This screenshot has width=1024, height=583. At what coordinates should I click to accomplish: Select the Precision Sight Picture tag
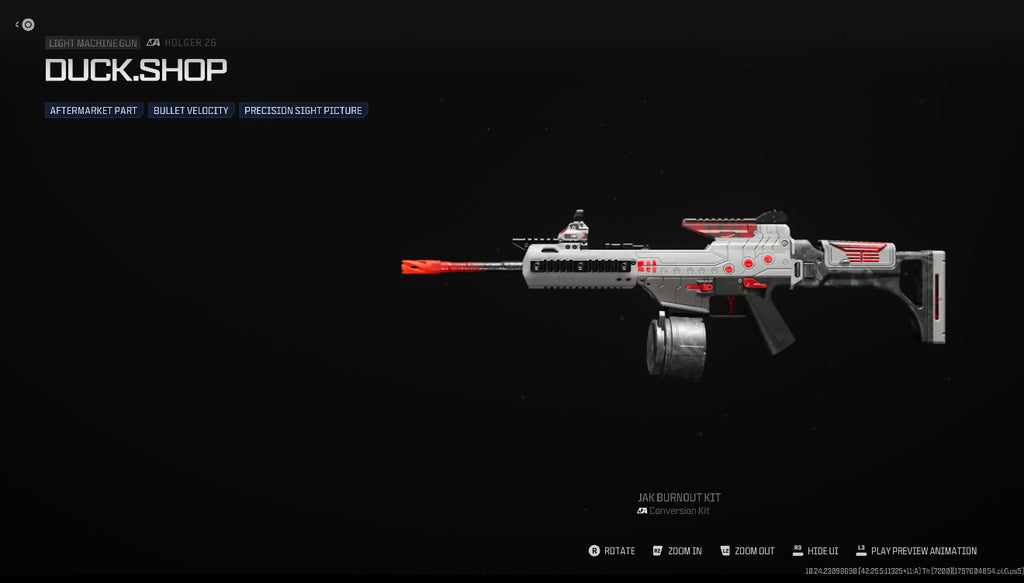coord(303,110)
